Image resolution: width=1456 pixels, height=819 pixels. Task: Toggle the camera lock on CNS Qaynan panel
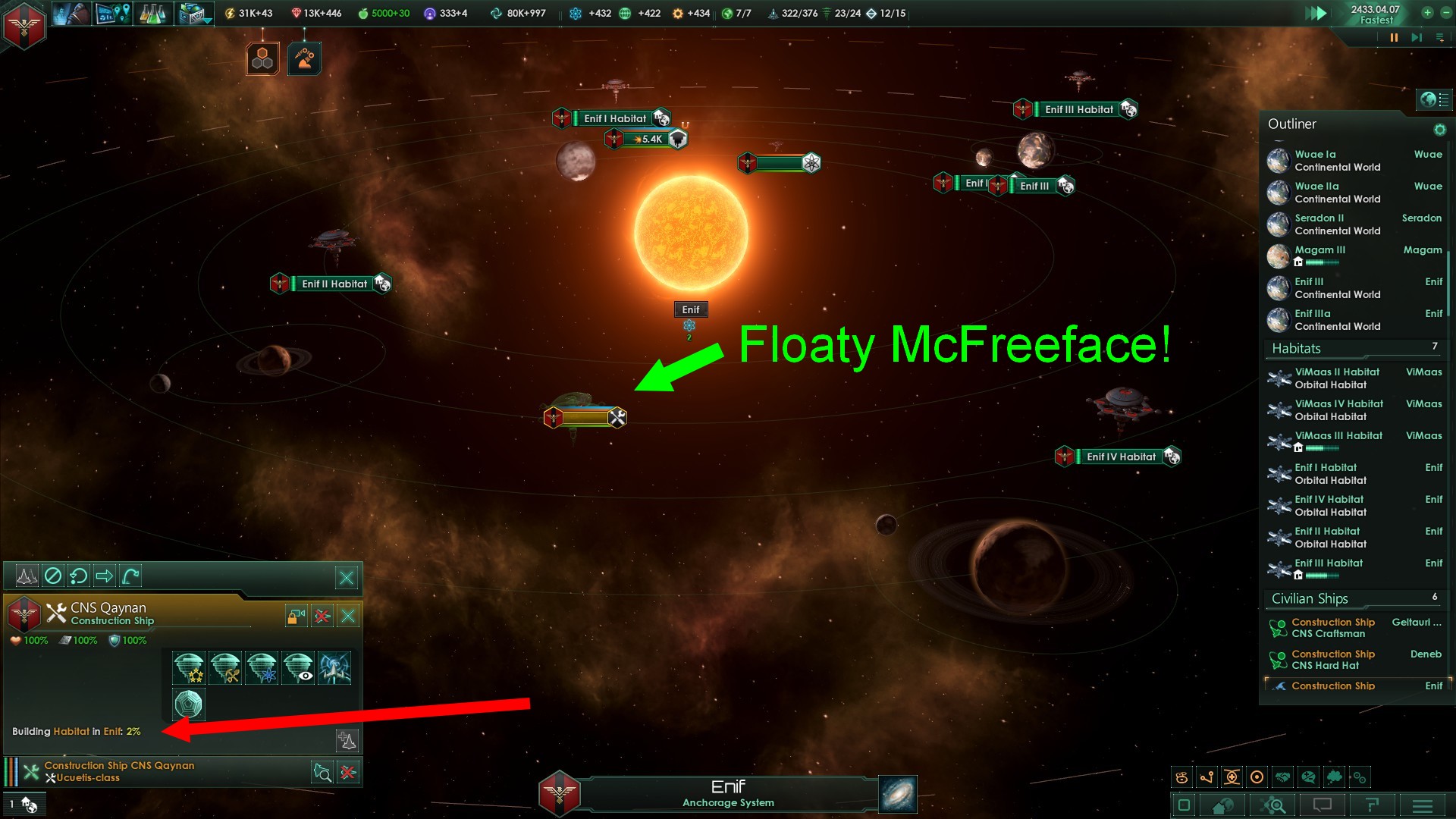pos(296,616)
